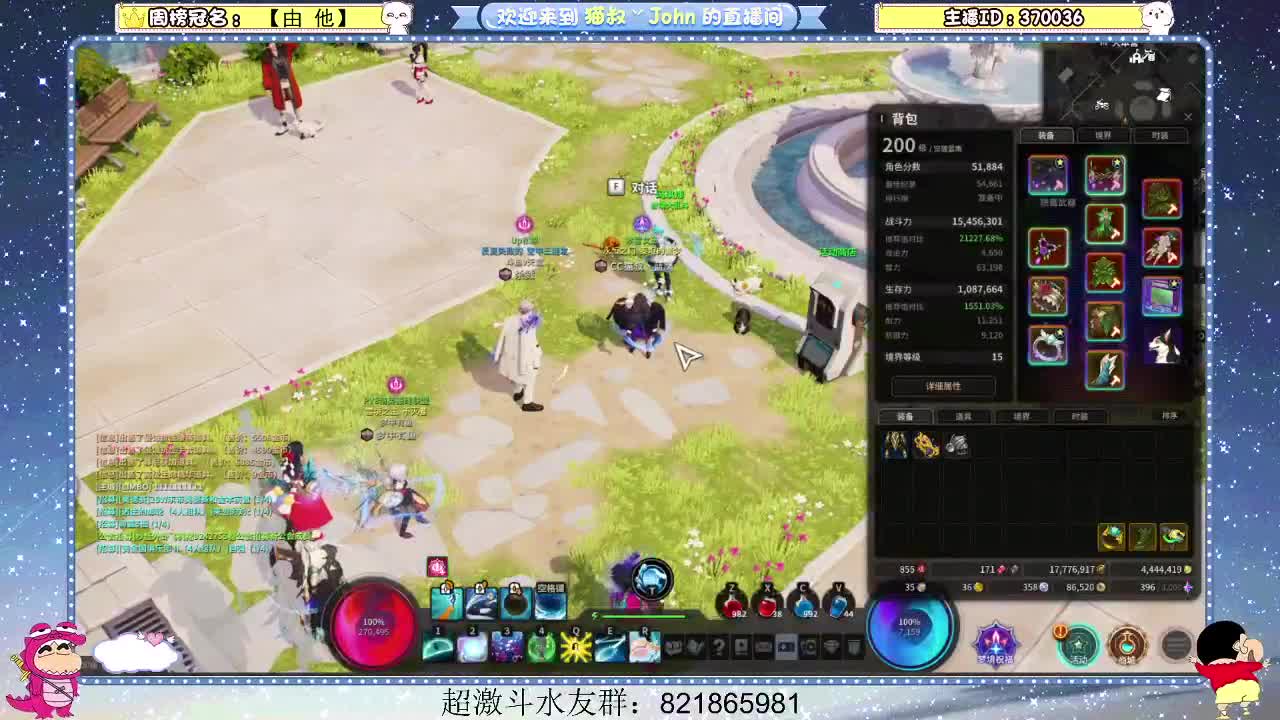Open the potion shop icon beside Activities

pos(1128,645)
